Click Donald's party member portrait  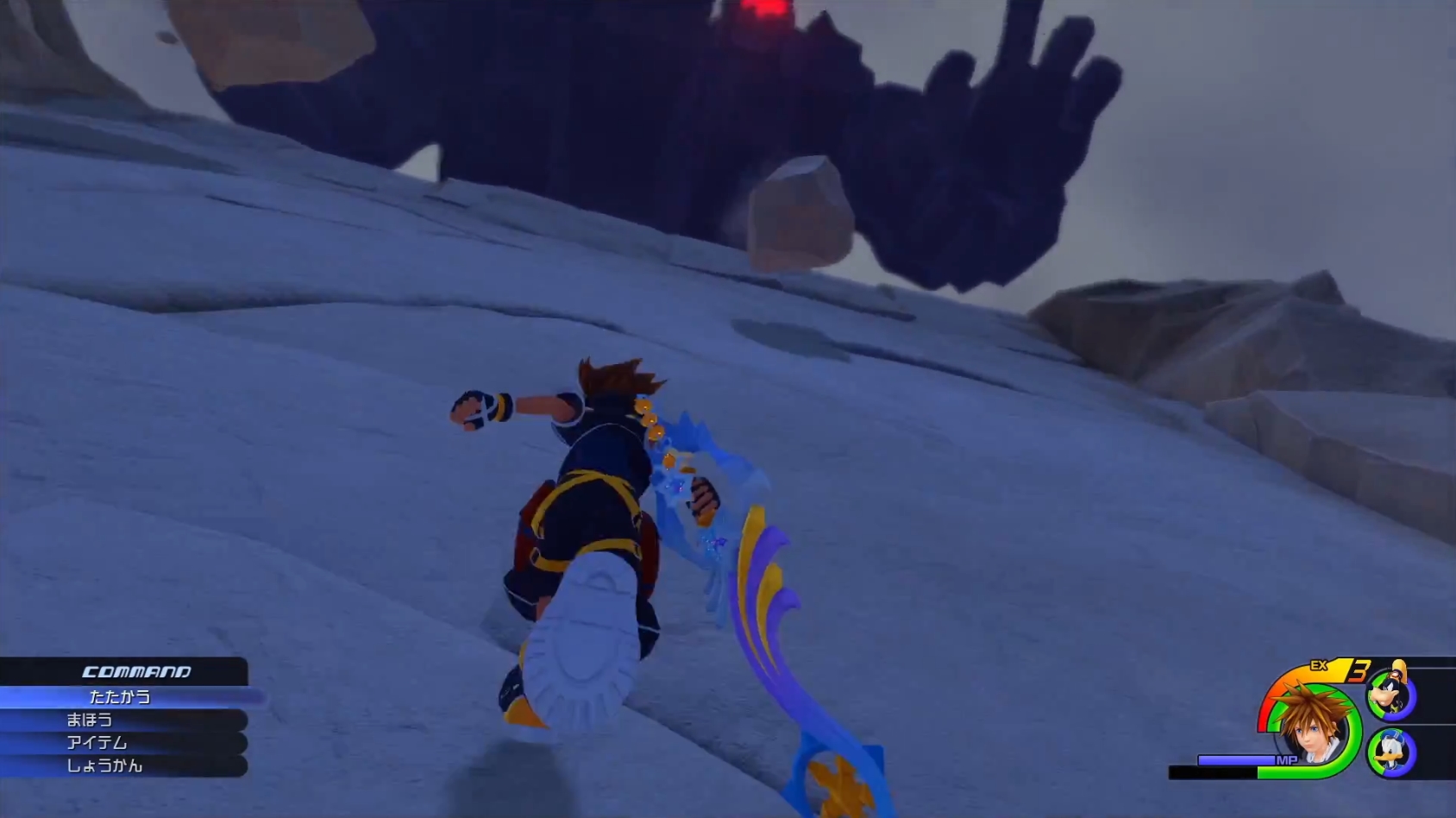click(x=1390, y=752)
